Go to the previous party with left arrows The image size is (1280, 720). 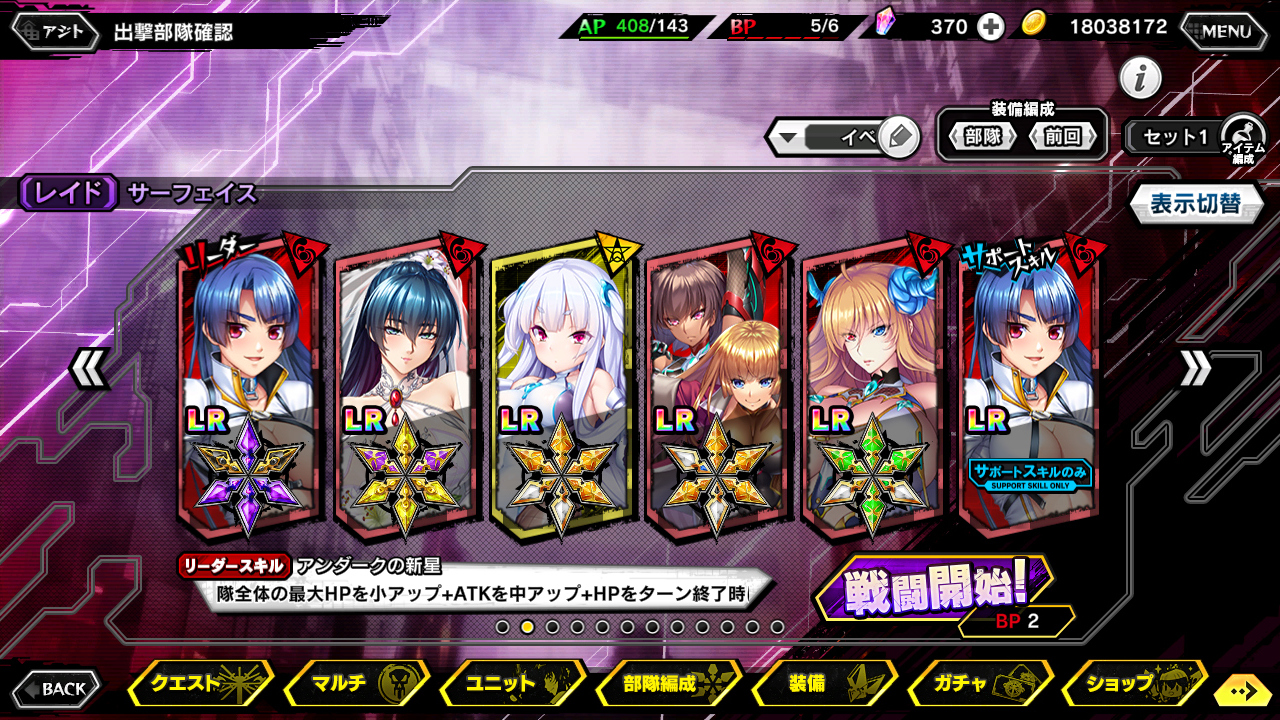pos(90,370)
